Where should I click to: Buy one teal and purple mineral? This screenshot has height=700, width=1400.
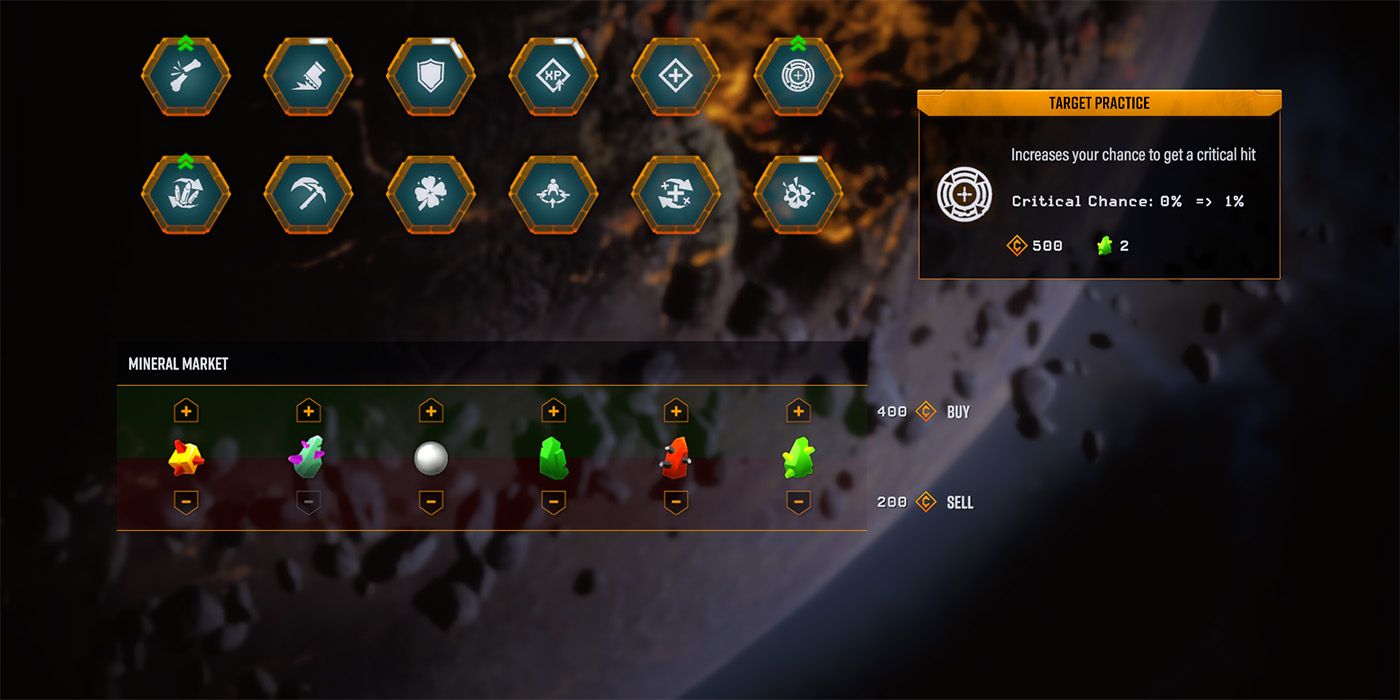coord(308,411)
